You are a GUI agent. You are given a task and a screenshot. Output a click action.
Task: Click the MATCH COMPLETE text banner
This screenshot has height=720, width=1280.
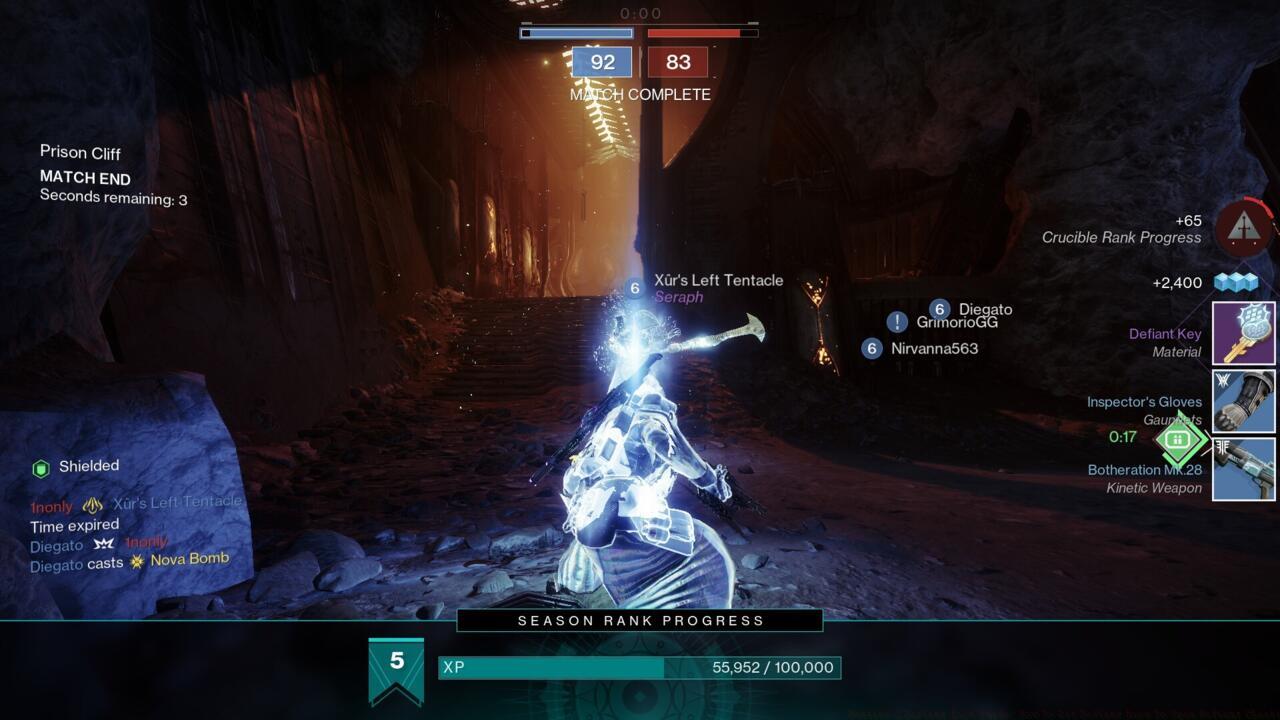point(640,95)
